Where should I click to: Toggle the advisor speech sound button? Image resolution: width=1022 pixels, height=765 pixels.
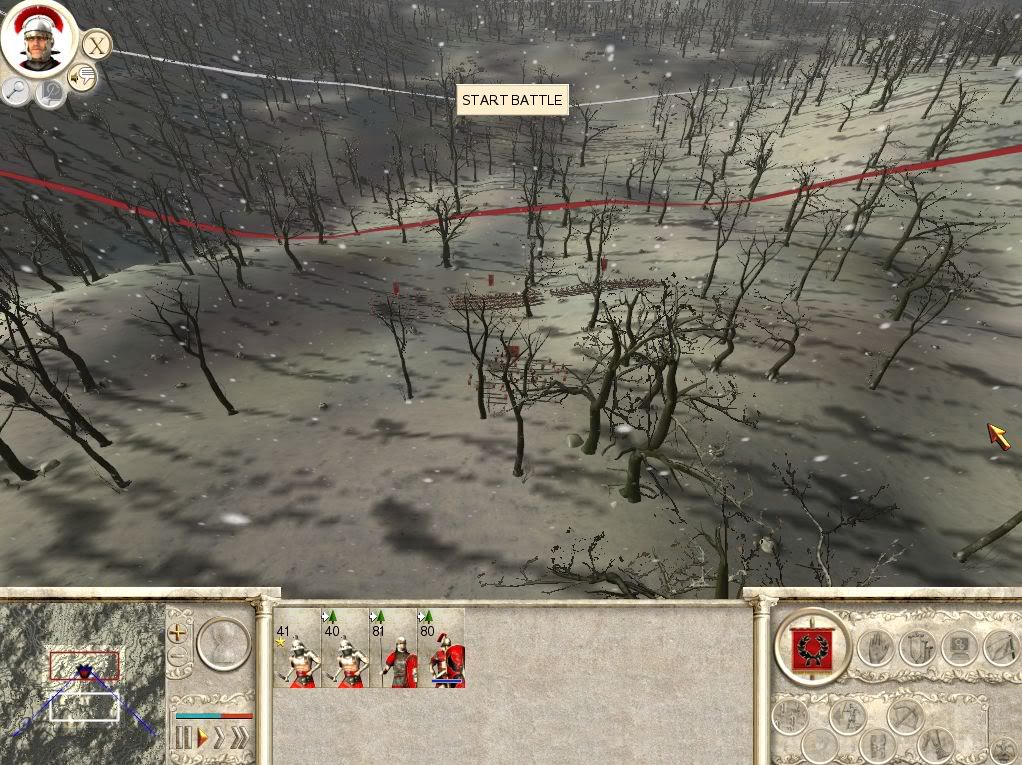(x=82, y=77)
